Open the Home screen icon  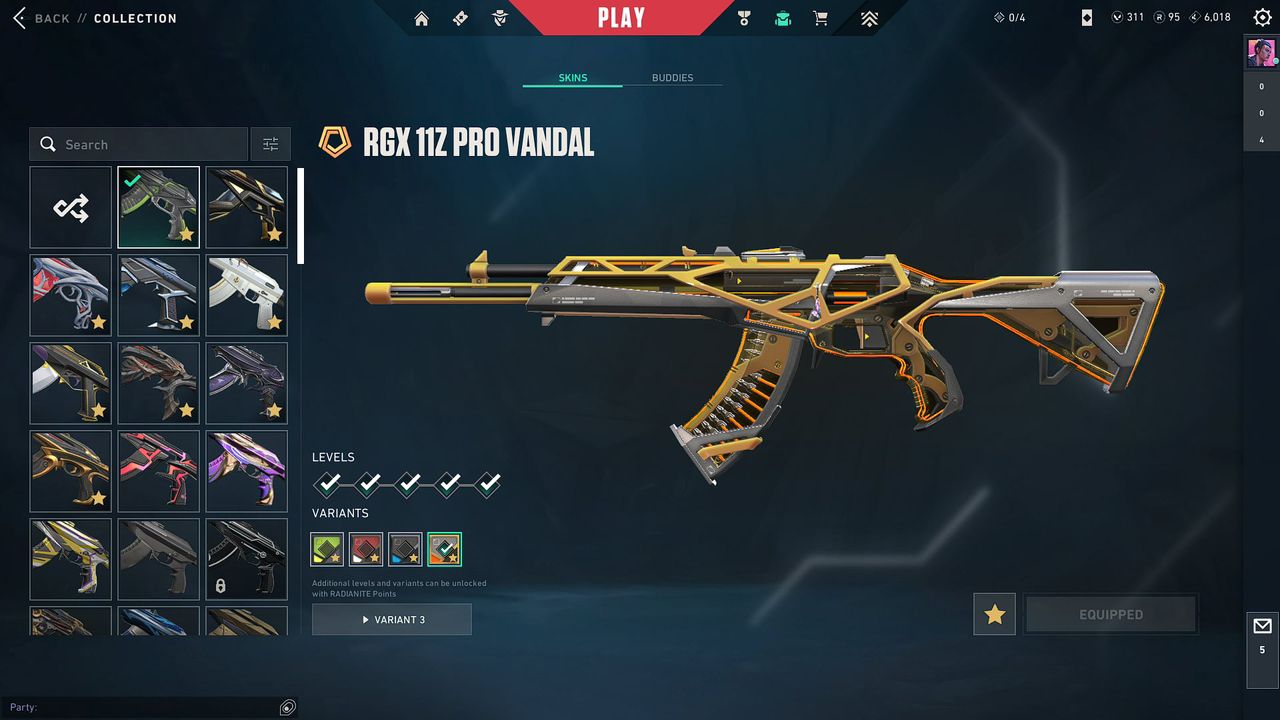[421, 17]
